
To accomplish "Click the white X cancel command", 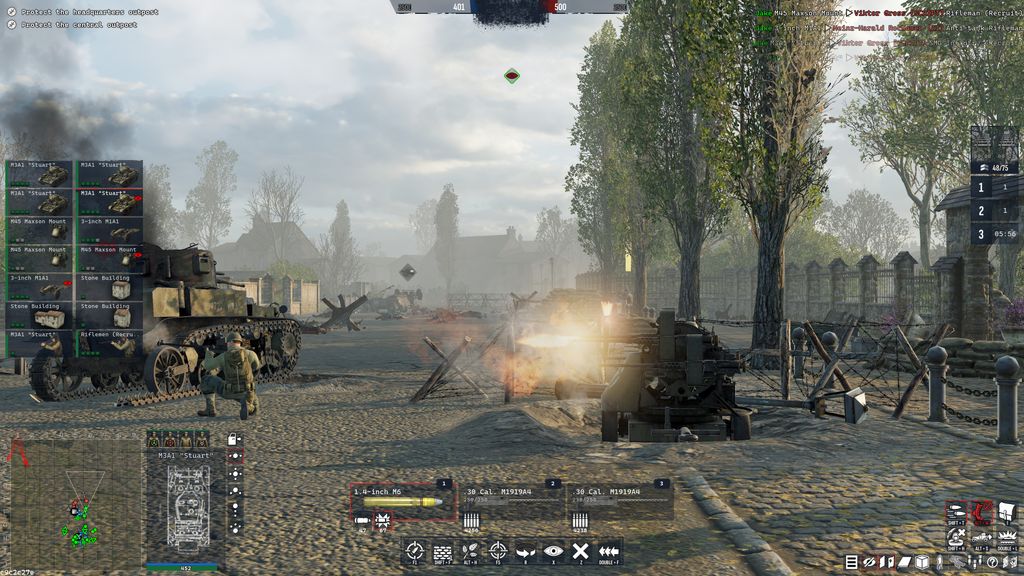I will point(580,551).
